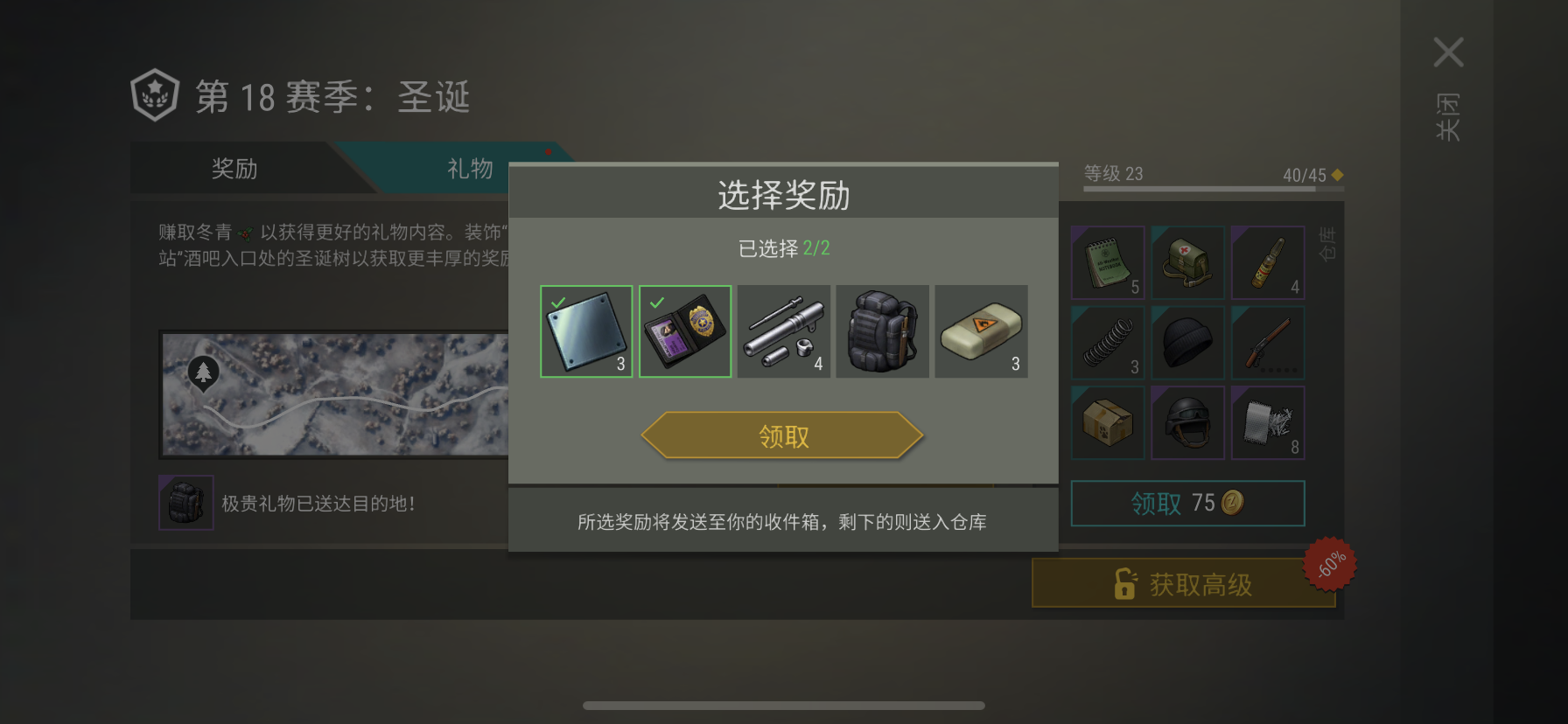Click the shotgun item in the warehouse grid
Viewport: 1568px width, 724px height.
(x=1268, y=342)
